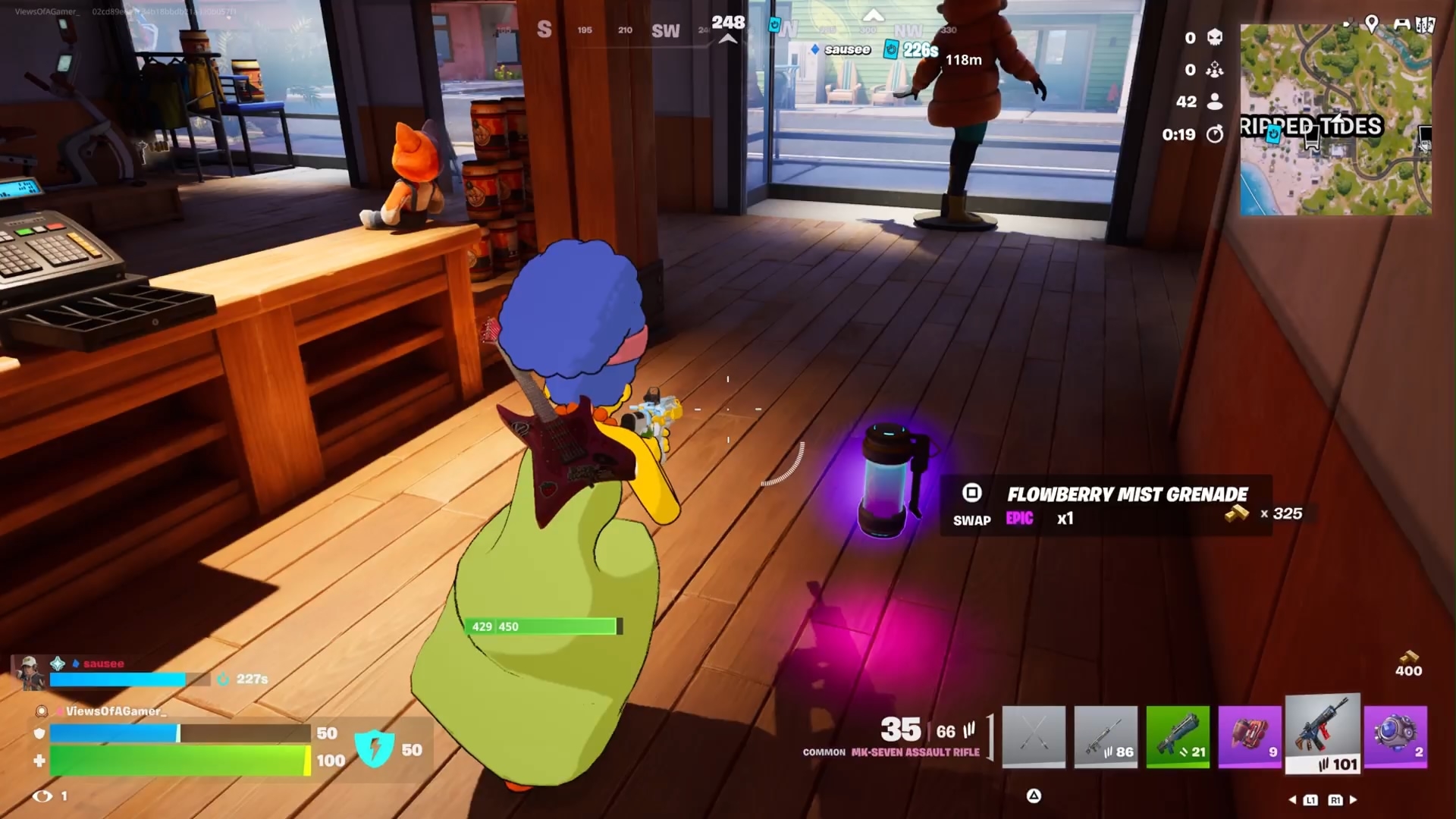Equip the green shotgun with 21 shells
The height and width of the screenshot is (819, 1456).
(x=1178, y=736)
